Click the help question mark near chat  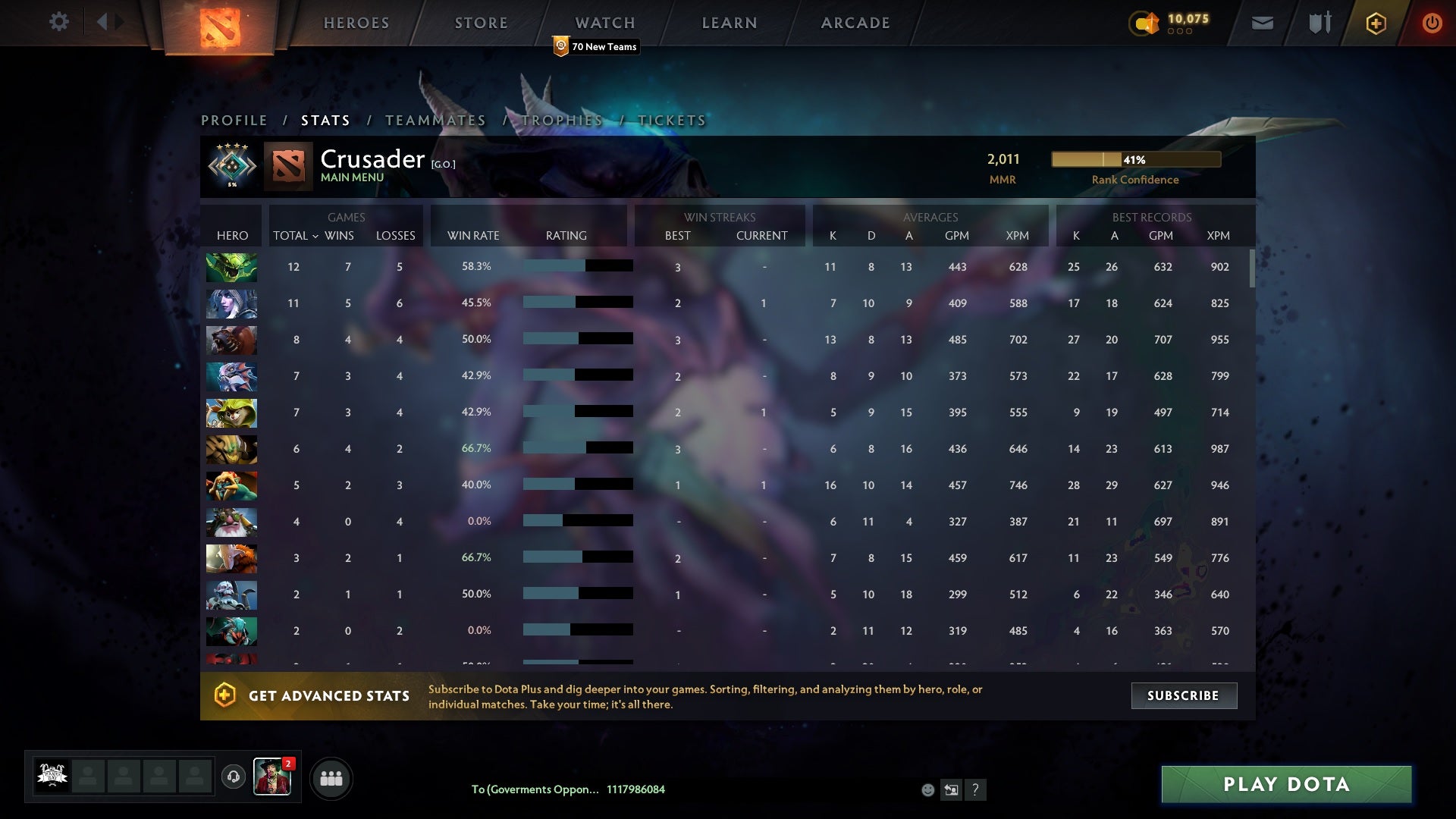975,789
